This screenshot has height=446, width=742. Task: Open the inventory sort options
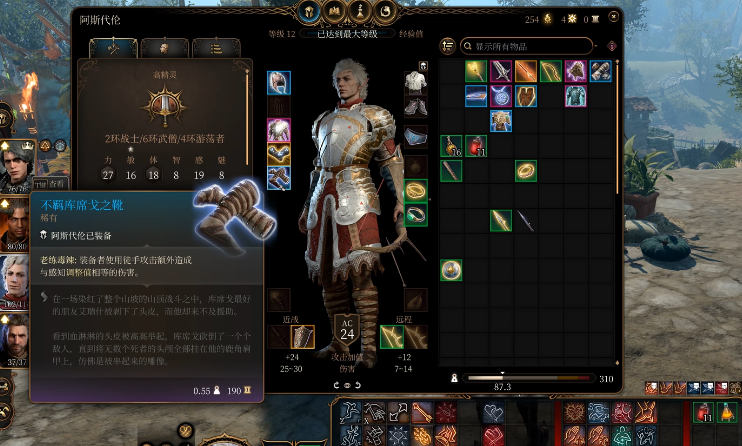448,46
